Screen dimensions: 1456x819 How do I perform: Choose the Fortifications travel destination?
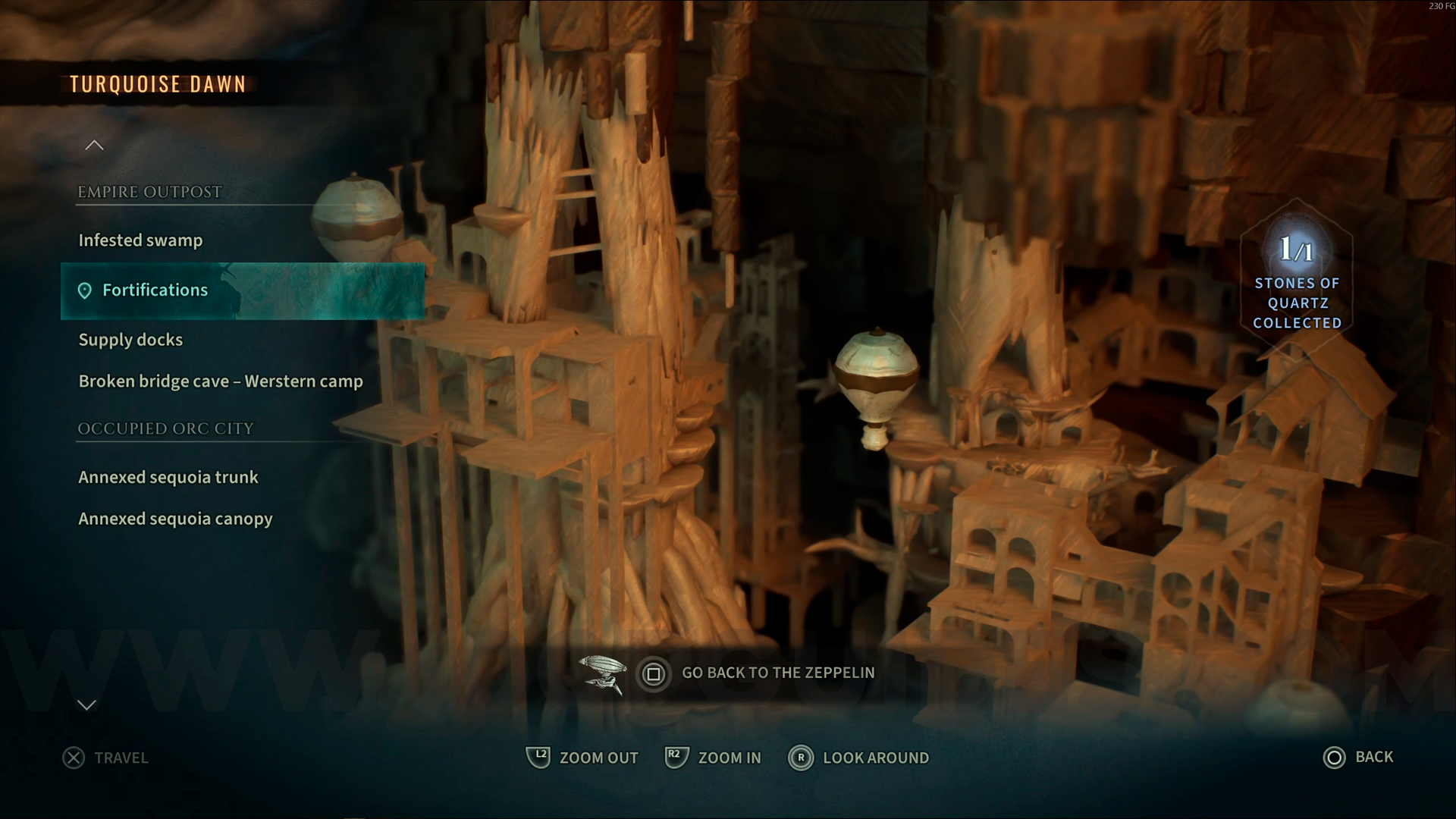[x=155, y=290]
